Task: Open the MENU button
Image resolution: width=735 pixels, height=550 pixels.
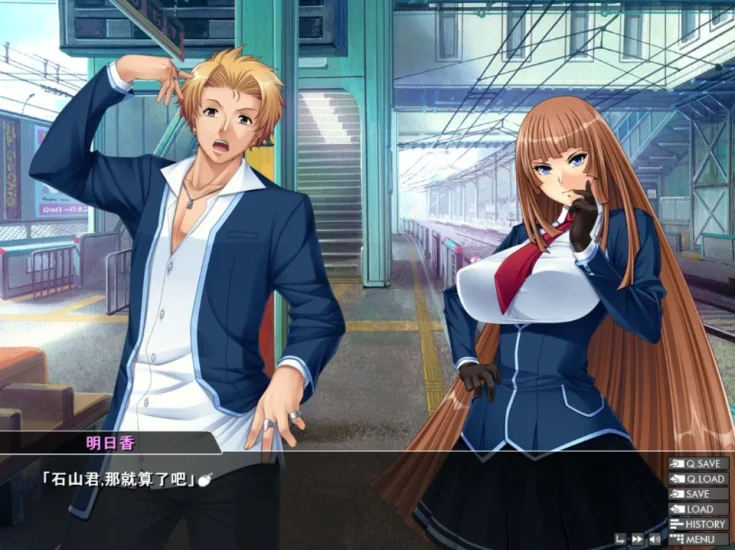Action: (698, 540)
